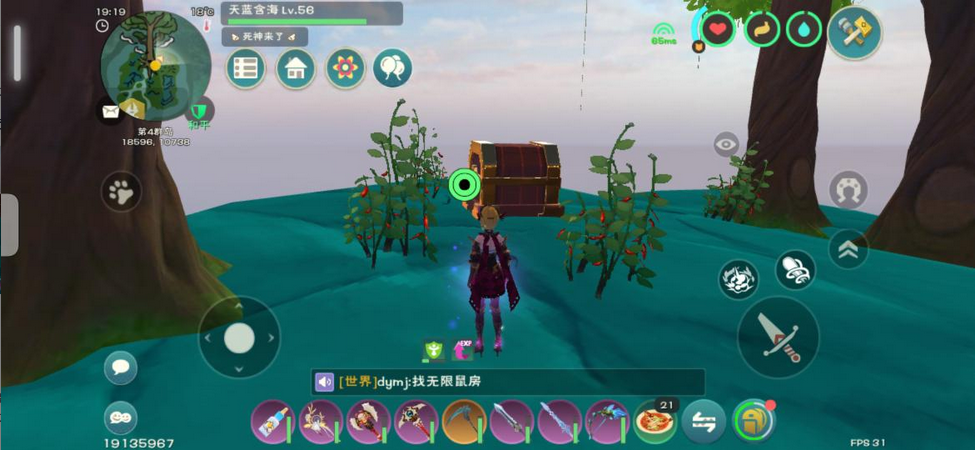The height and width of the screenshot is (450, 975).
Task: Tap the double-chevron jump button
Action: click(x=848, y=250)
